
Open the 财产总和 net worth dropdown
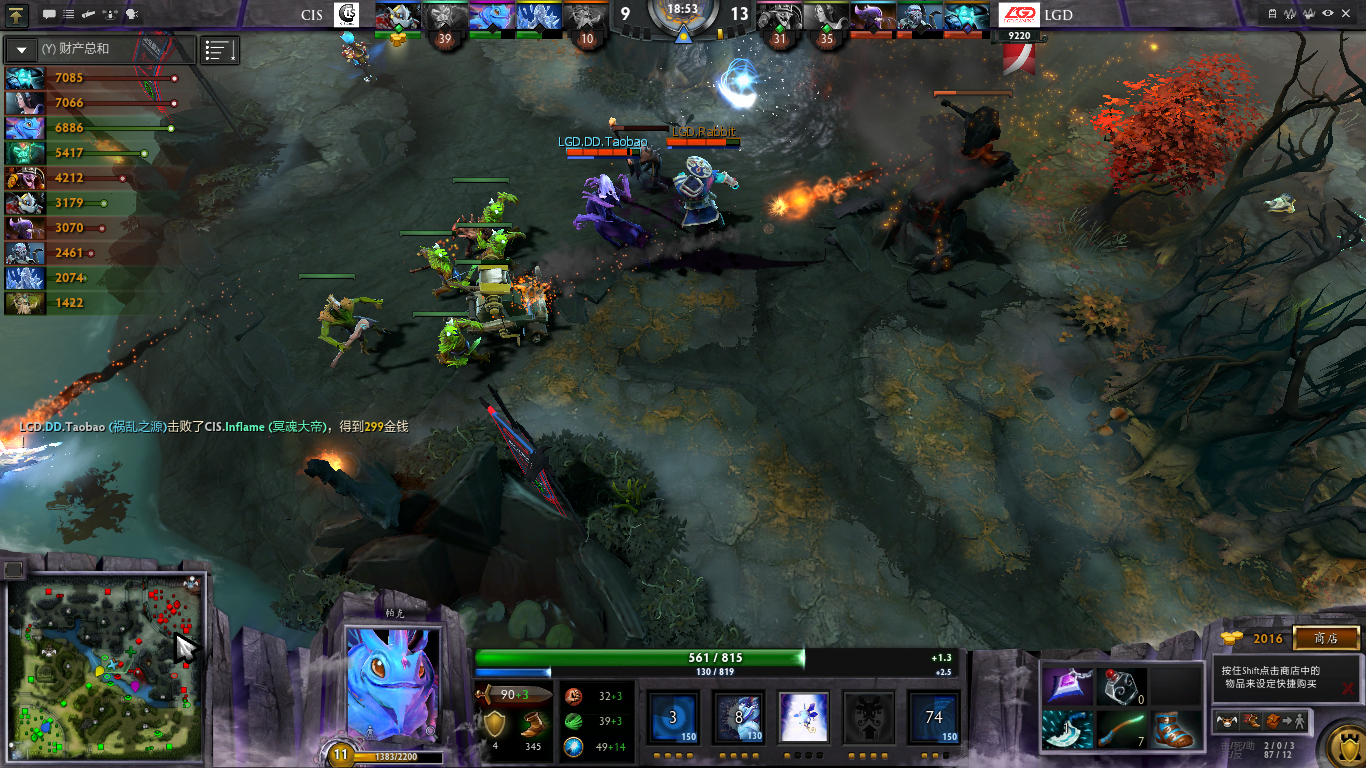[21, 49]
